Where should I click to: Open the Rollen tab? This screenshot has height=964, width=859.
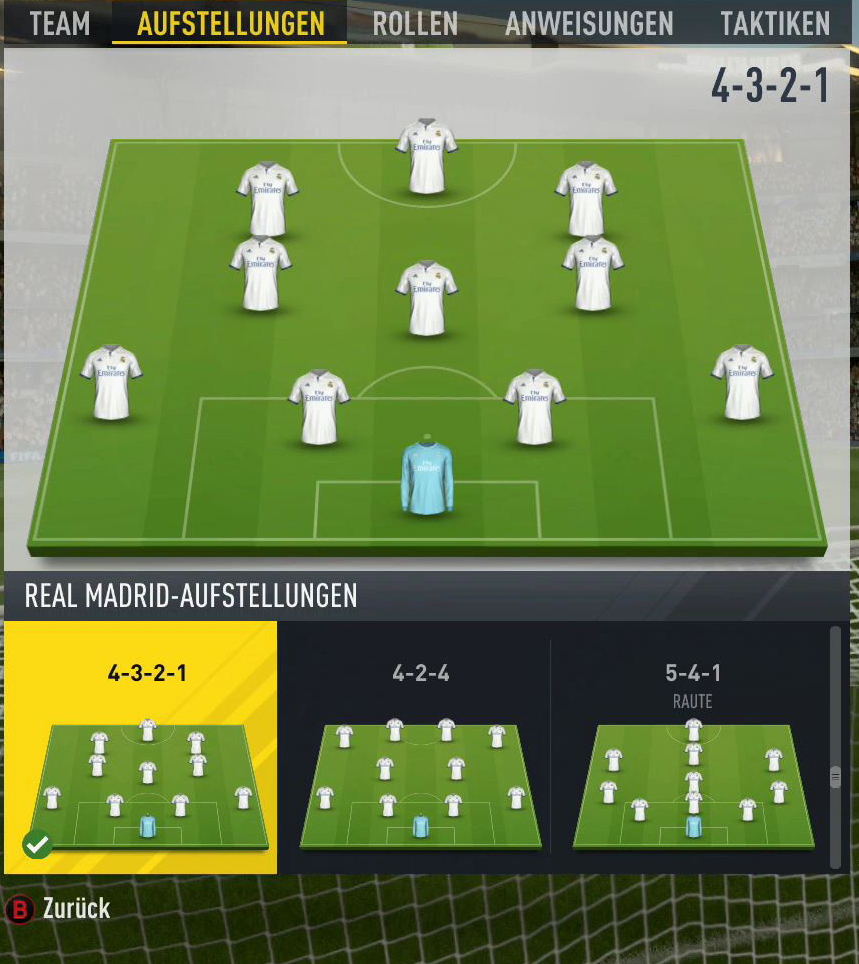(x=415, y=23)
